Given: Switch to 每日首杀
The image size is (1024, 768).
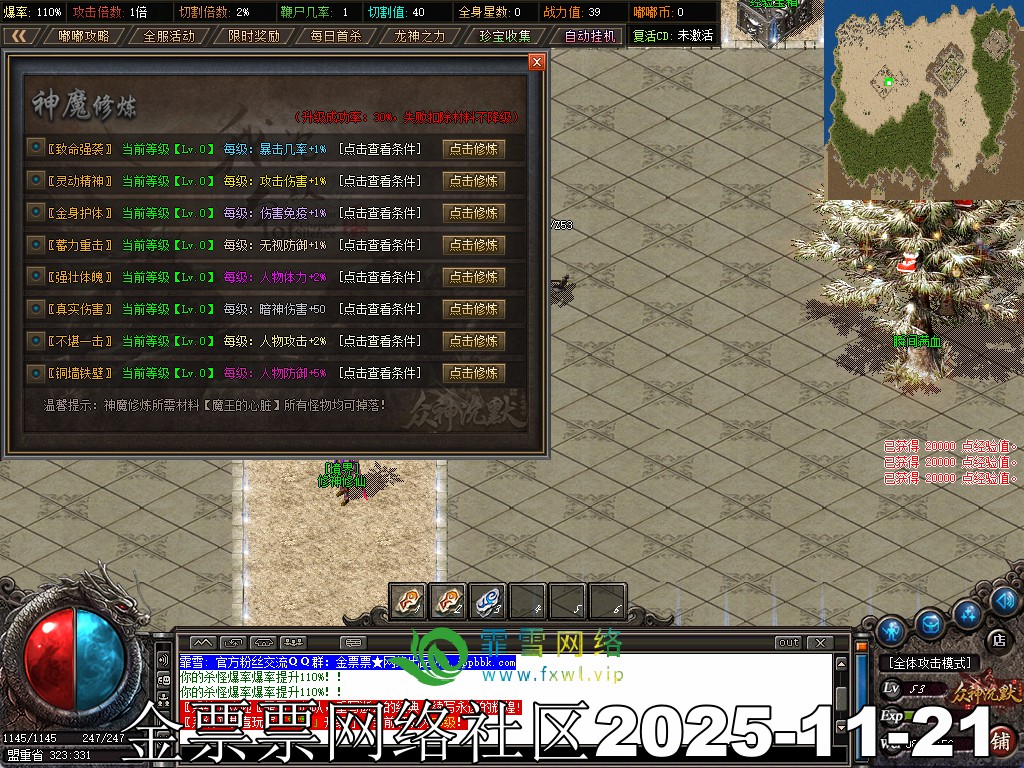Looking at the screenshot, I should click(x=336, y=35).
